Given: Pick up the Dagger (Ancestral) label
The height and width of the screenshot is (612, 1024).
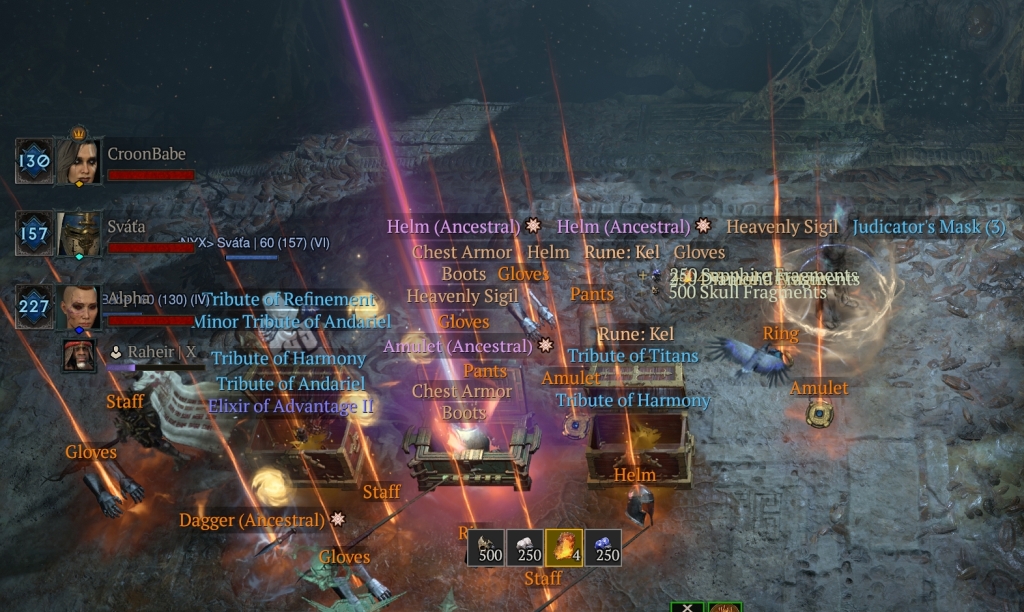Looking at the screenshot, I should 252,520.
